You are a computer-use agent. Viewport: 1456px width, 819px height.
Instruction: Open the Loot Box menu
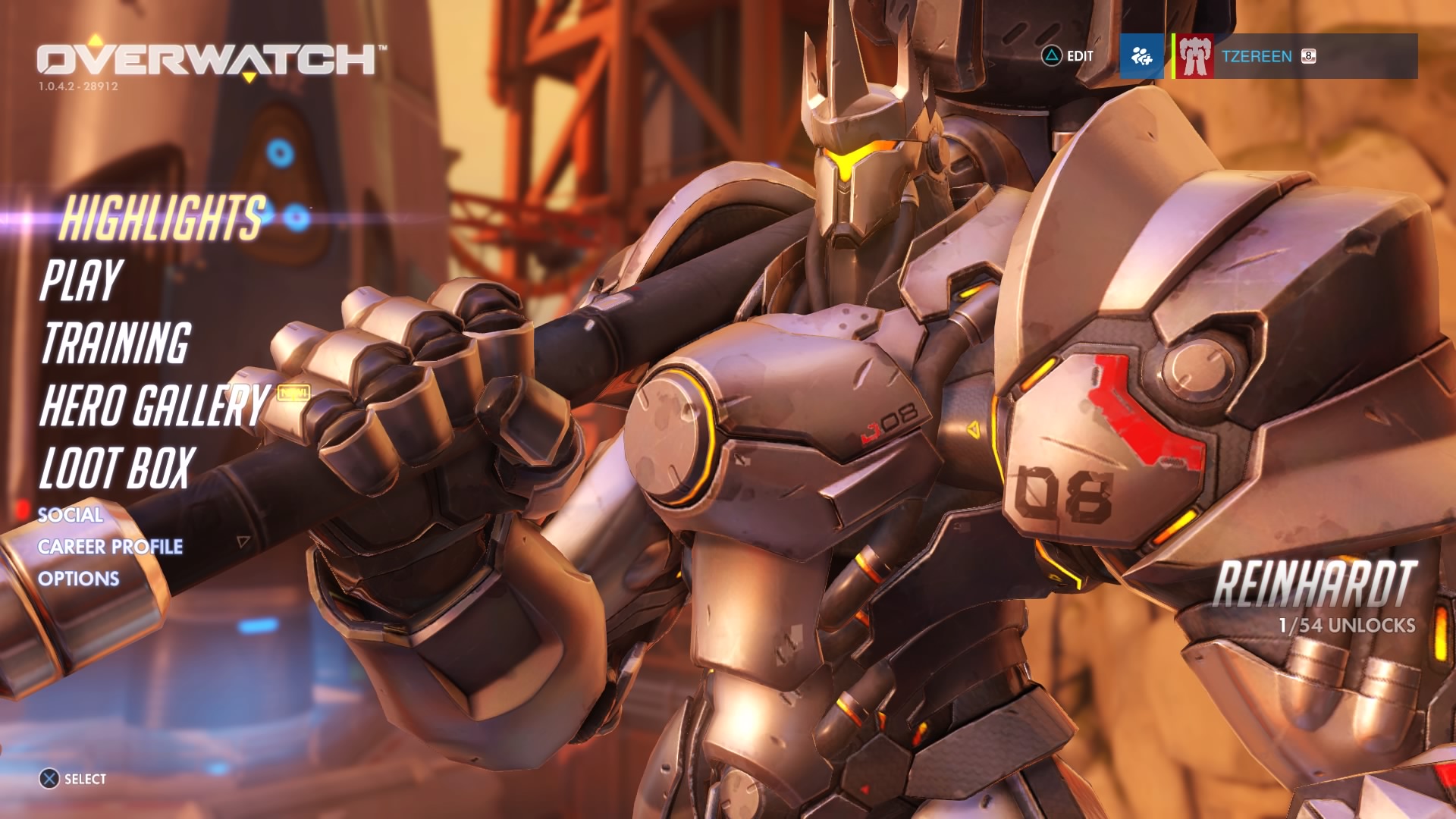pos(118,467)
